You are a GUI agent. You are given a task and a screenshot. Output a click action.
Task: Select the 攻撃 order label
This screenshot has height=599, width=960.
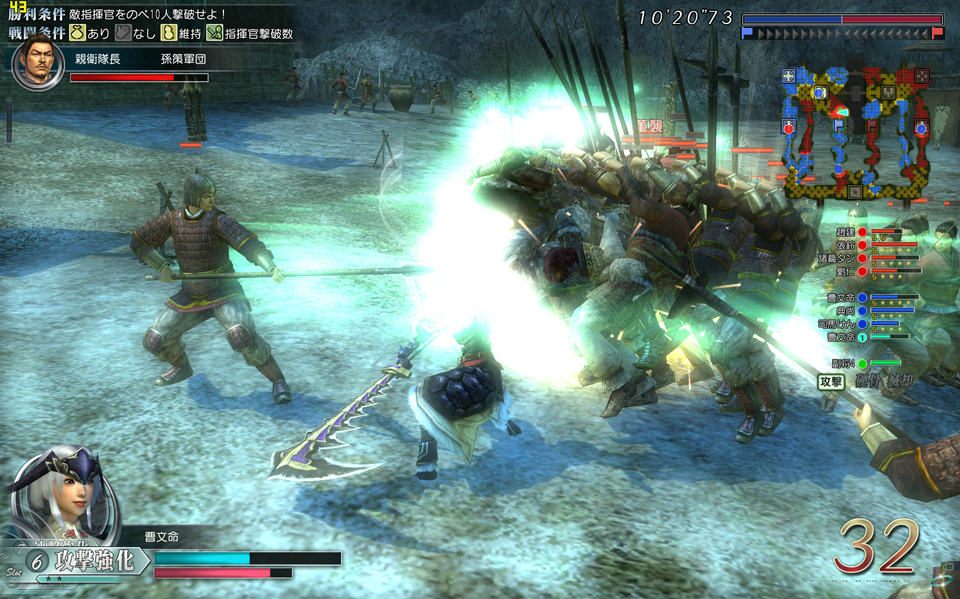coord(831,381)
